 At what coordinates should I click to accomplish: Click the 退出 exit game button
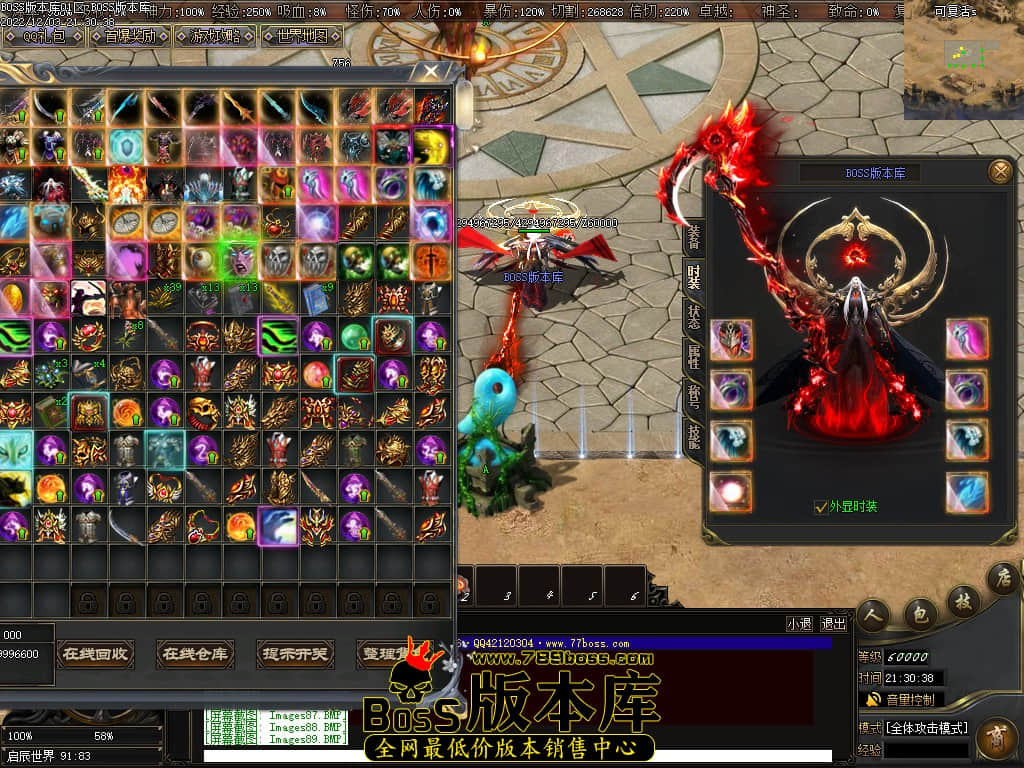coord(833,624)
